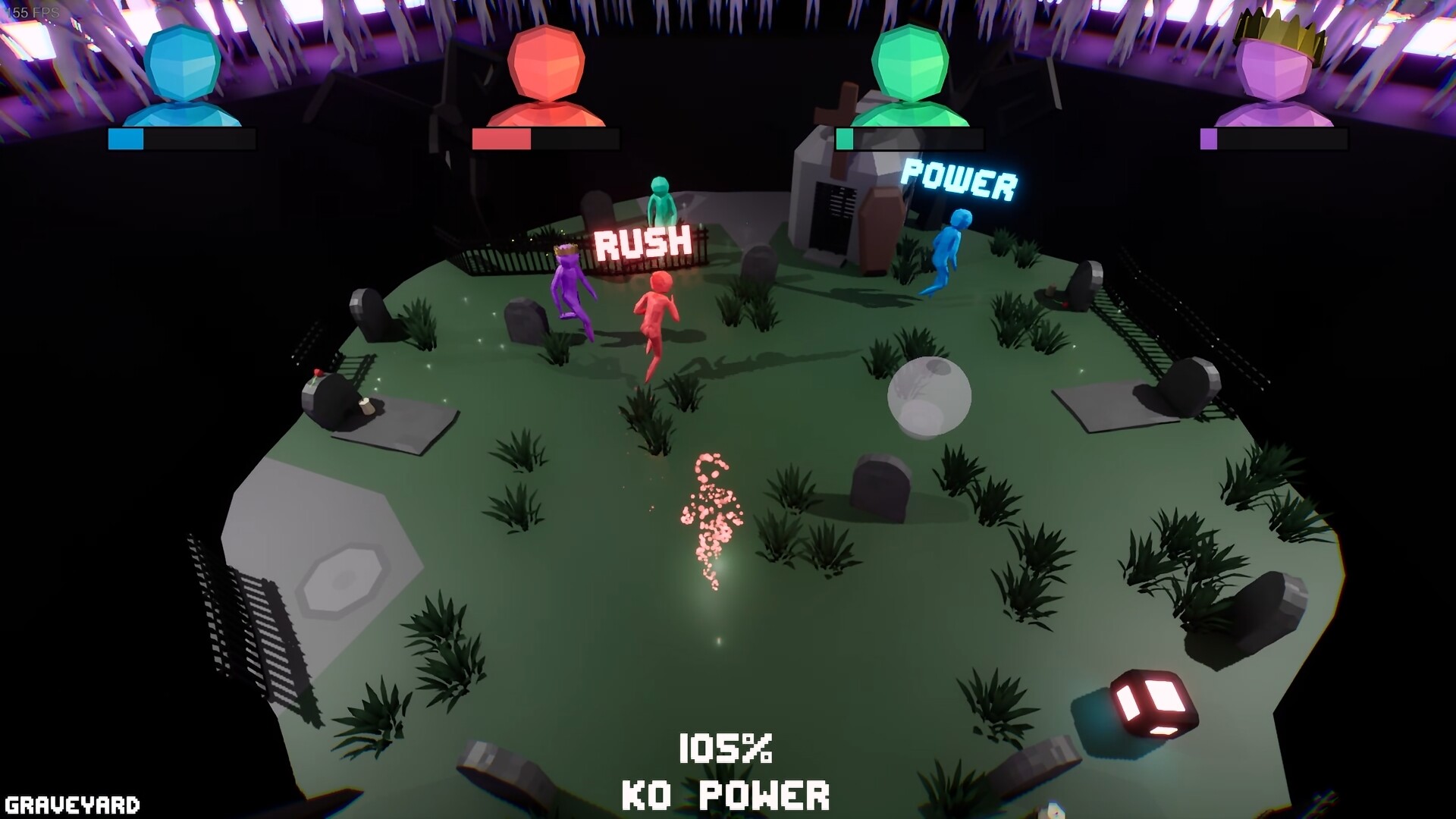Click the 105% KO POWER text
Image resolution: width=1456 pixels, height=819 pixels.
click(726, 747)
